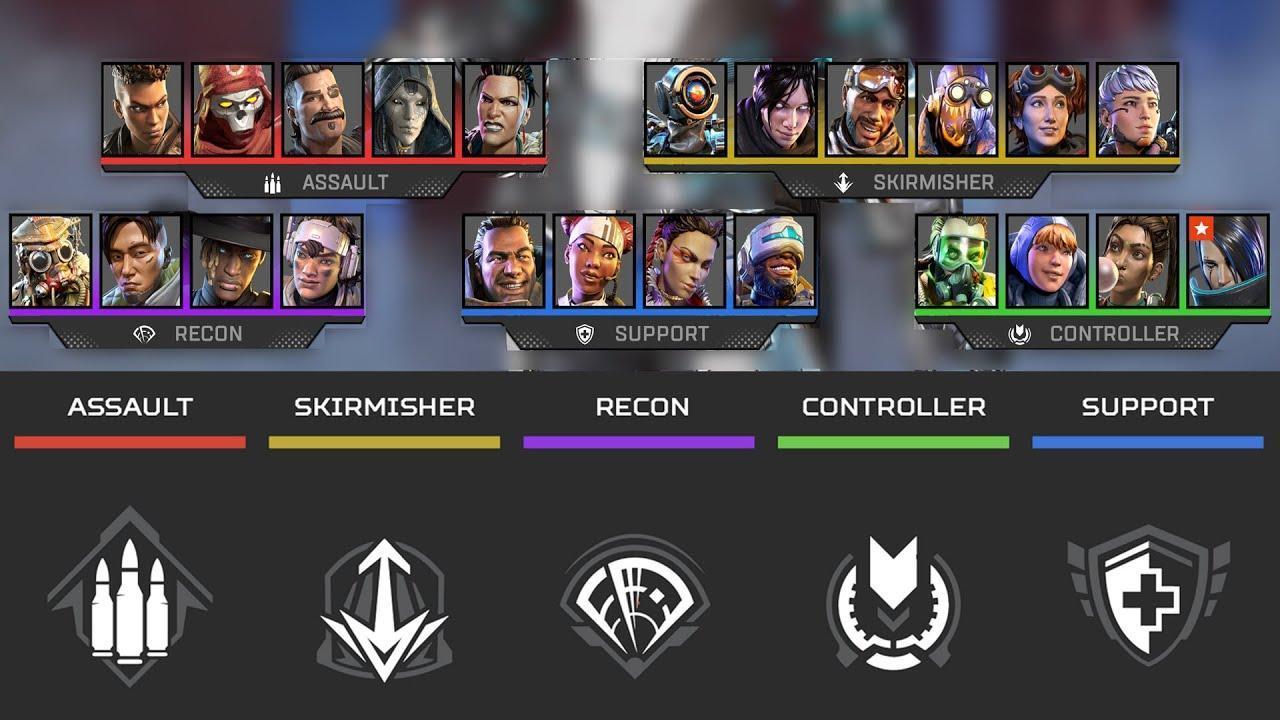Click the large Controller gear emblem
Viewport: 1280px width, 720px height.
[893, 606]
